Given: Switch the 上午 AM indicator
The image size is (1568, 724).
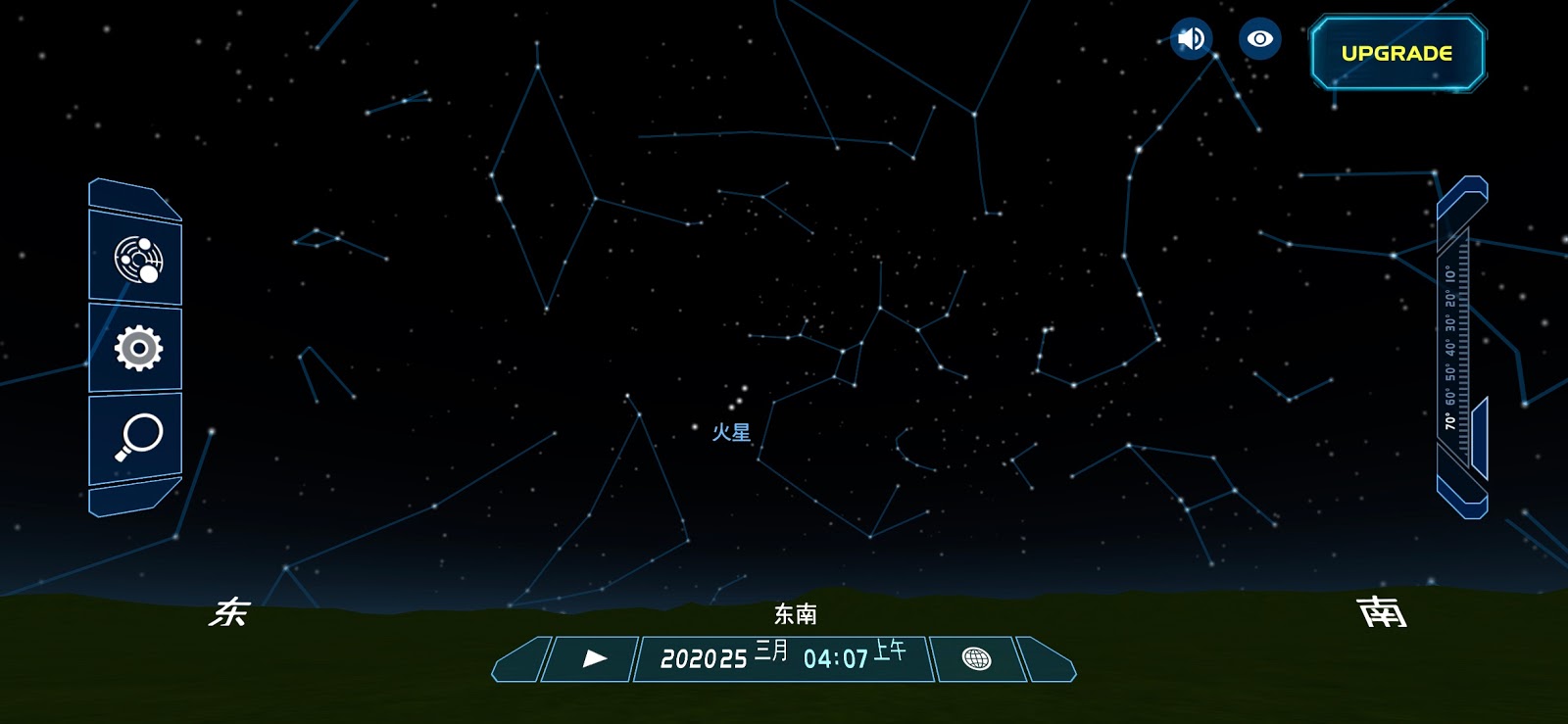Looking at the screenshot, I should [x=887, y=656].
